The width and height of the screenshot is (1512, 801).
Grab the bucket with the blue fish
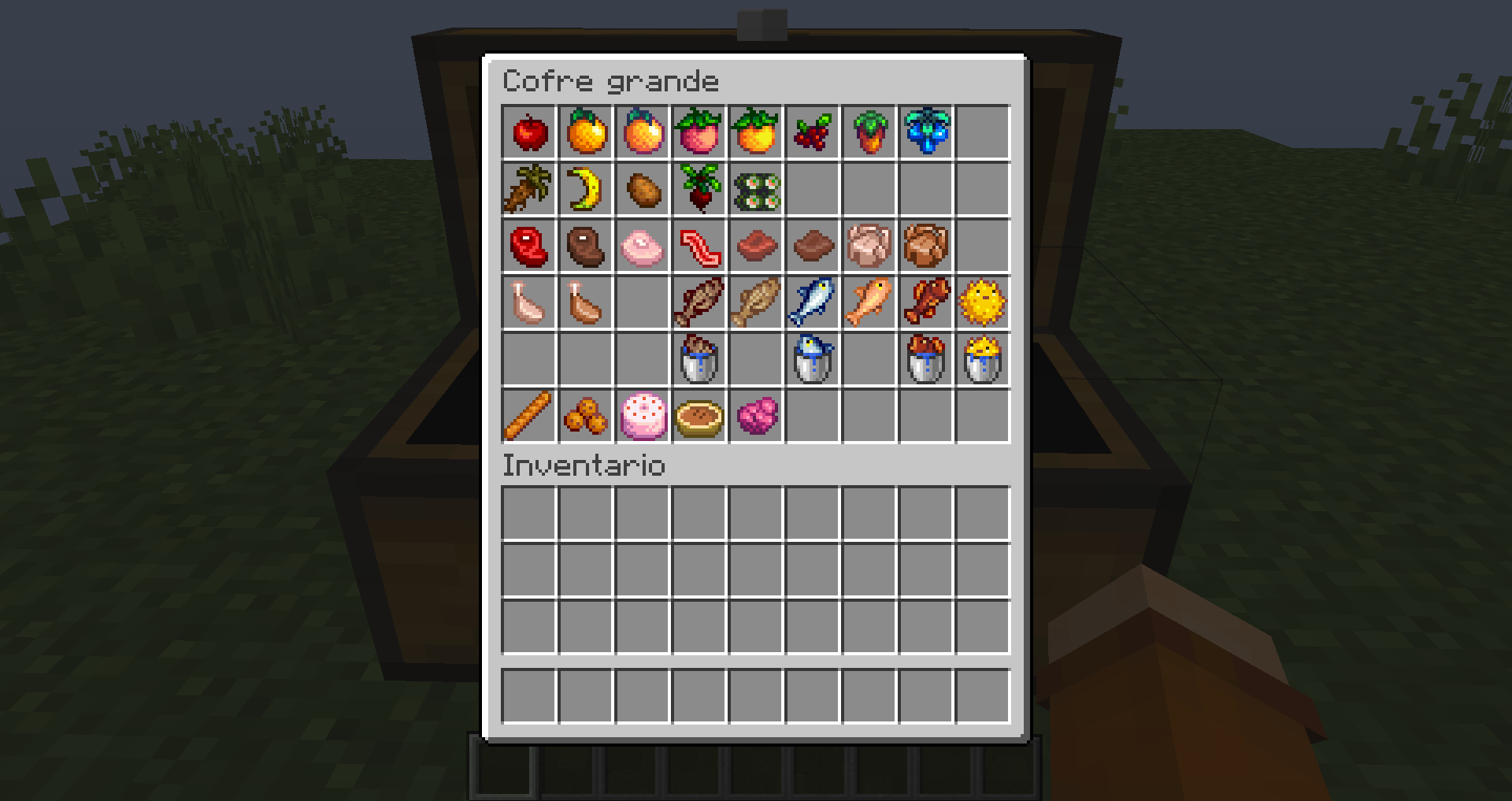pos(813,358)
